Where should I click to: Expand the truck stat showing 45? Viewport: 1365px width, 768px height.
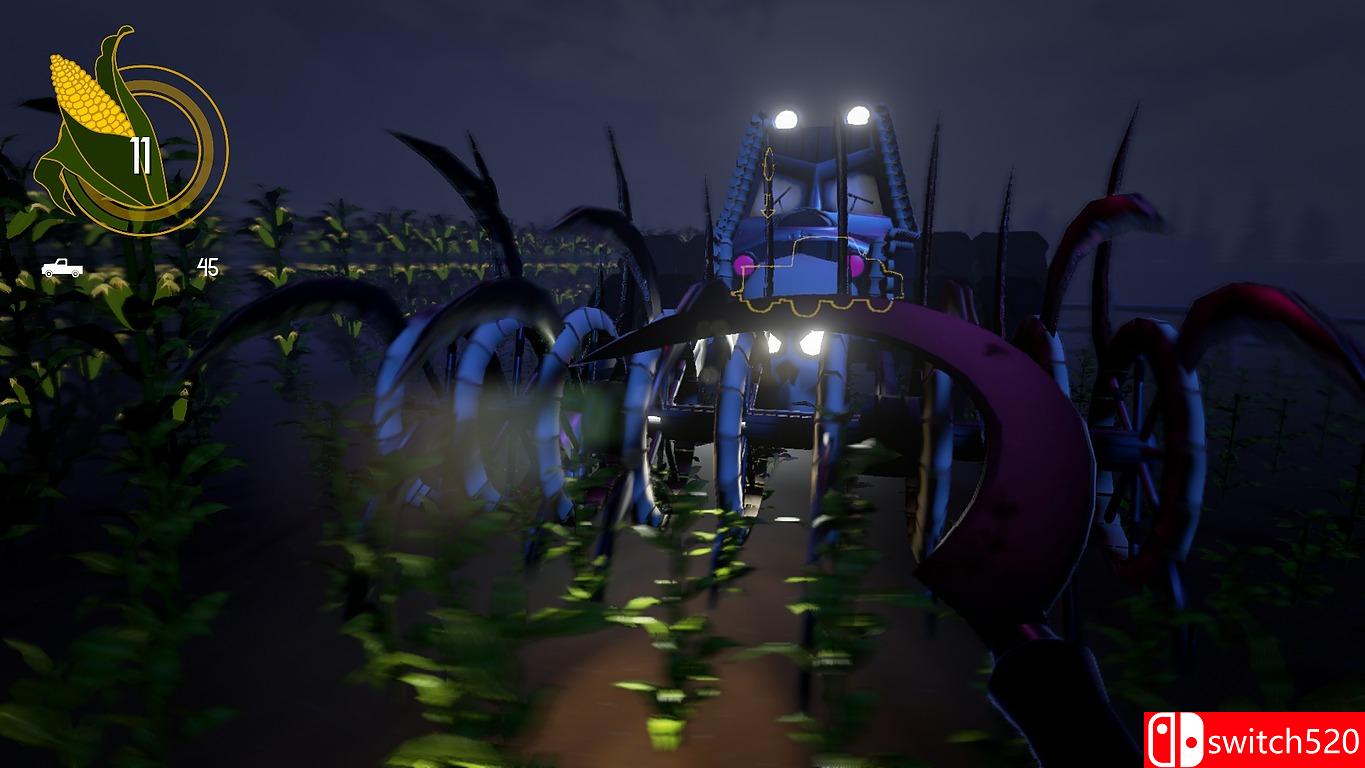coord(208,266)
